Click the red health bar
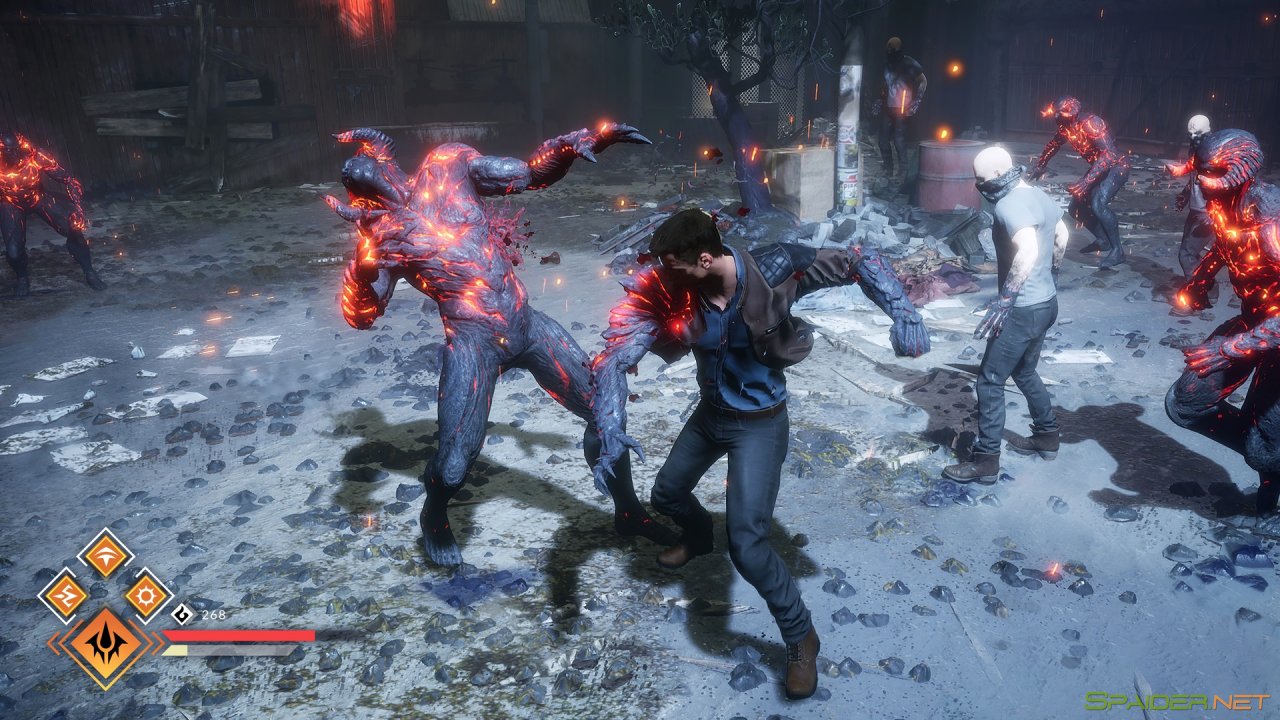1280x720 pixels. pyautogui.click(x=240, y=634)
